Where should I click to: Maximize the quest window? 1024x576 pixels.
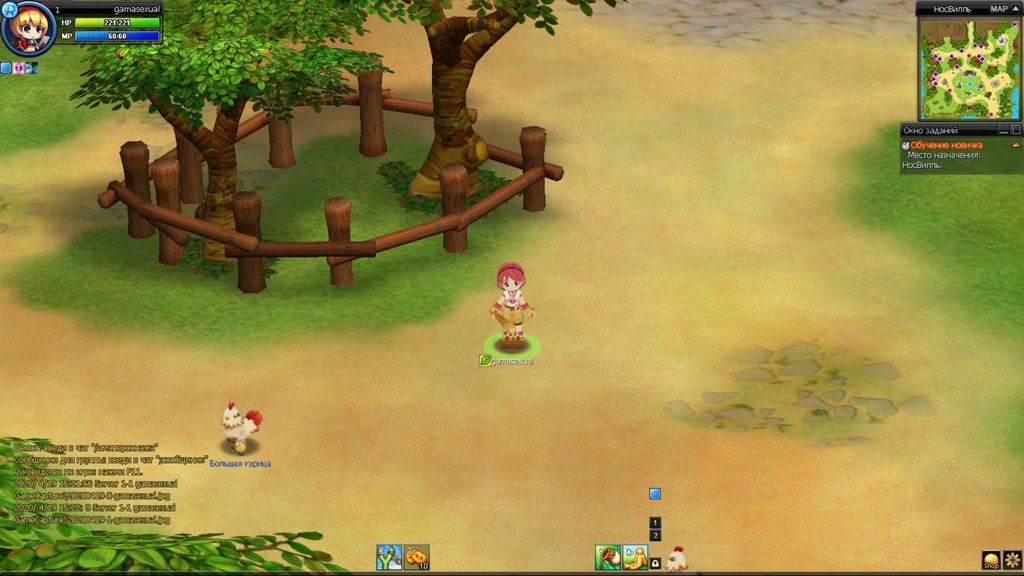pyautogui.click(x=1016, y=130)
